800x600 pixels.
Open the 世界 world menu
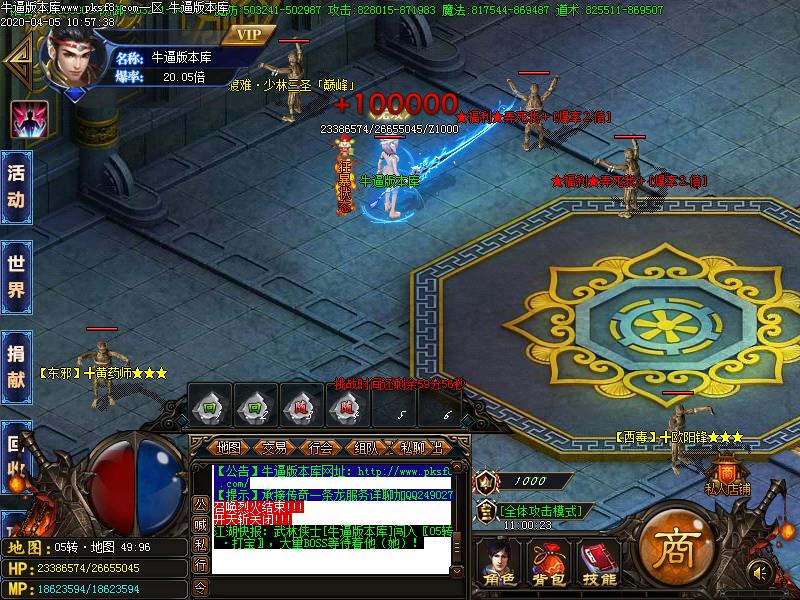click(x=17, y=277)
